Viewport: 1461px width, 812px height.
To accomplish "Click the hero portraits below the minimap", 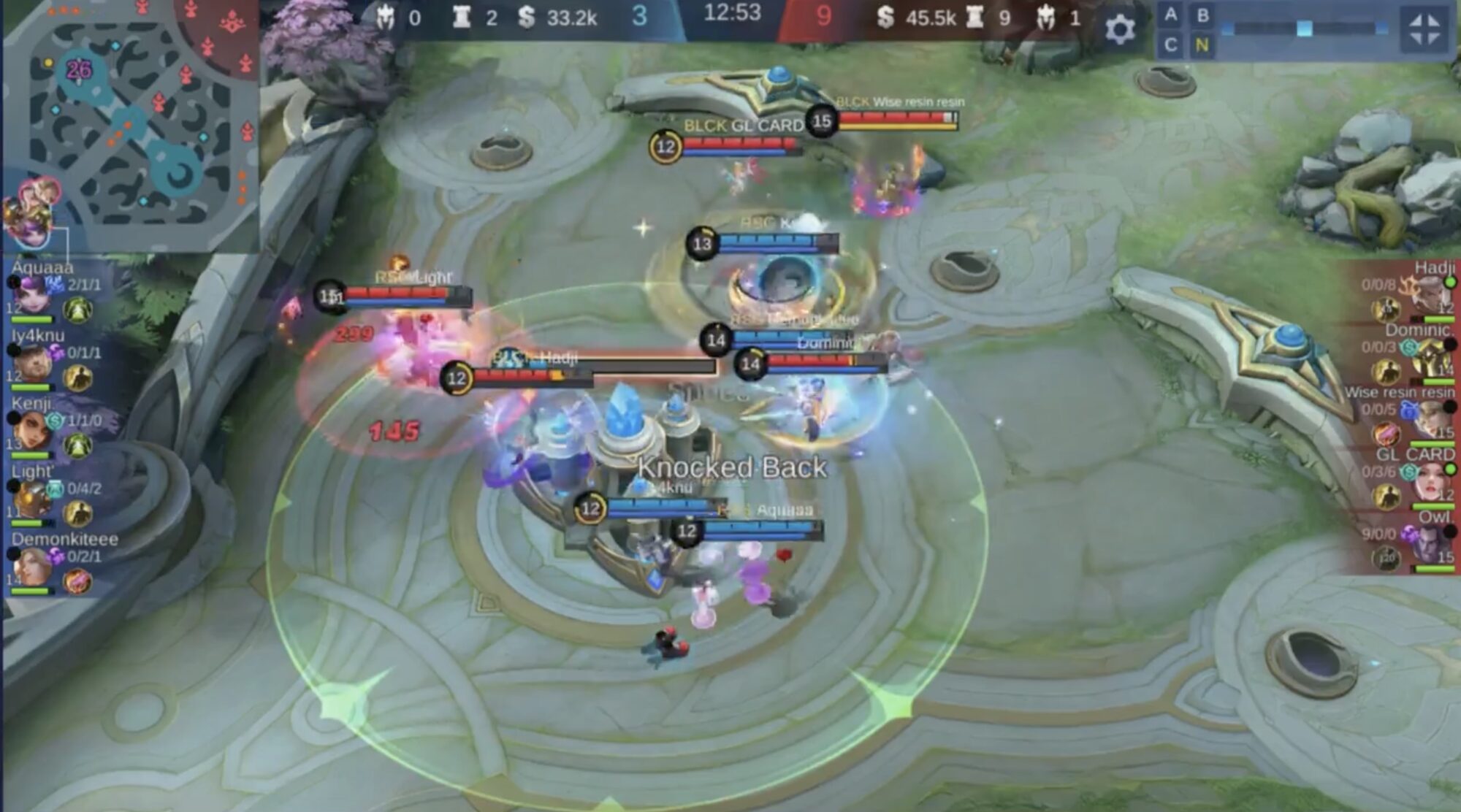I will pyautogui.click(x=31, y=212).
